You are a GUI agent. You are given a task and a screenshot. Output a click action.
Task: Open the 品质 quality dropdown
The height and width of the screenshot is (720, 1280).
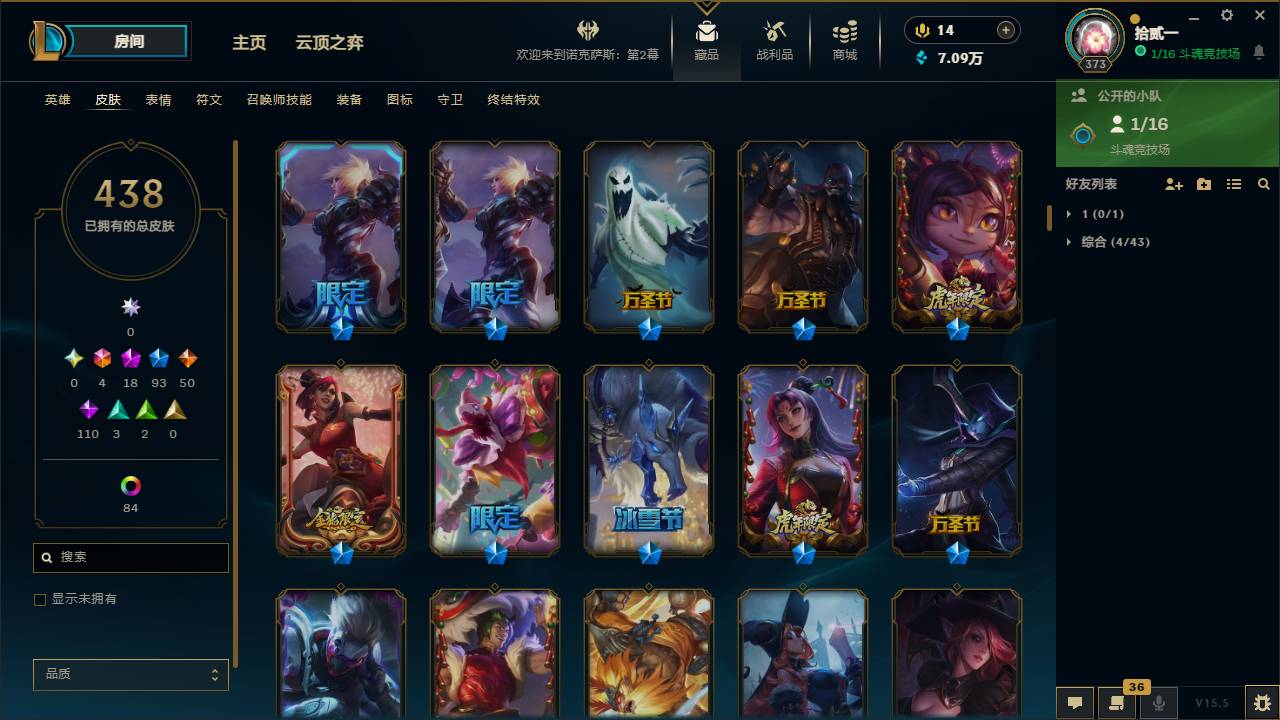click(130, 675)
